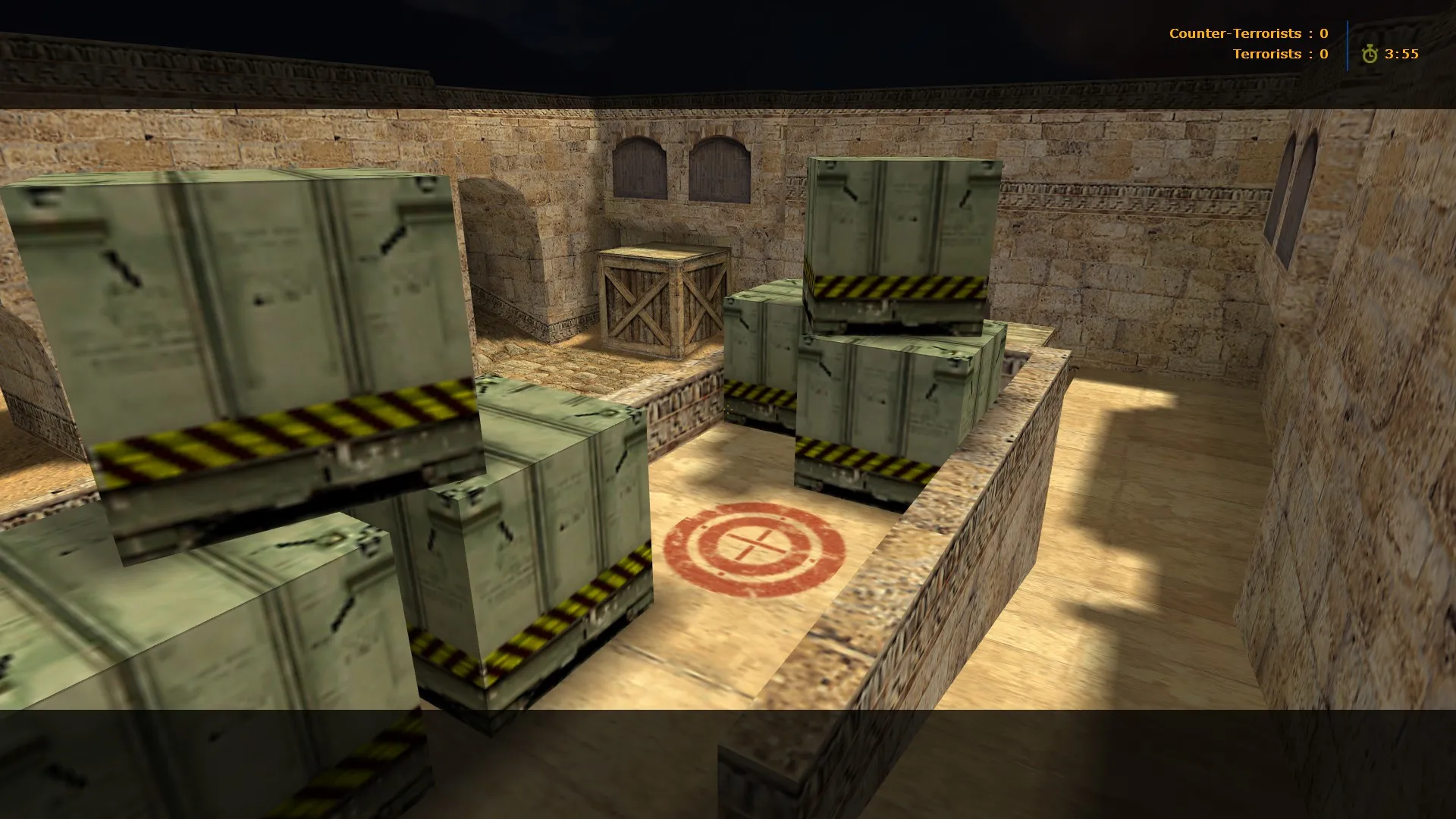1456x819 pixels.
Task: Click the Terrorists score value 0
Action: [x=1323, y=54]
